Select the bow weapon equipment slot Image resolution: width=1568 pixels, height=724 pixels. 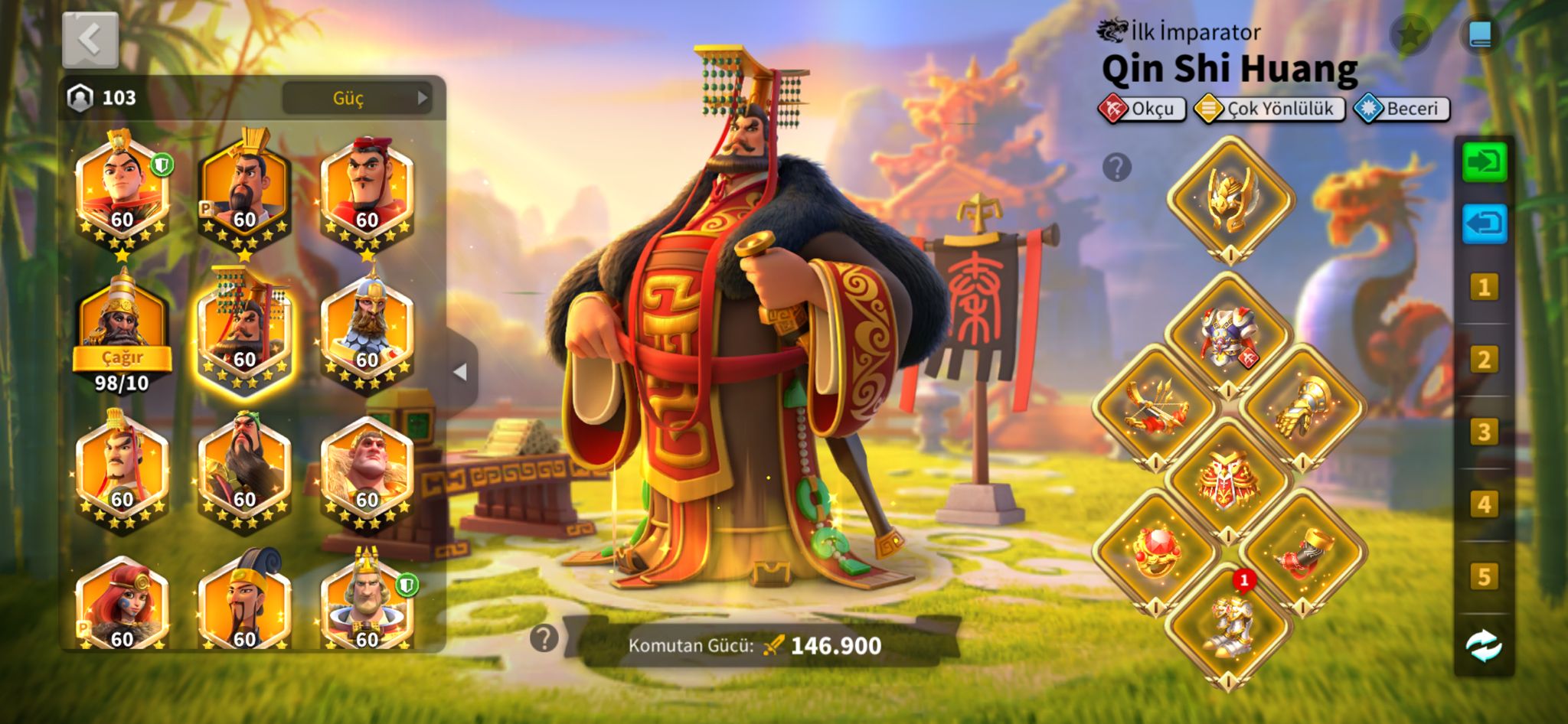1155,406
